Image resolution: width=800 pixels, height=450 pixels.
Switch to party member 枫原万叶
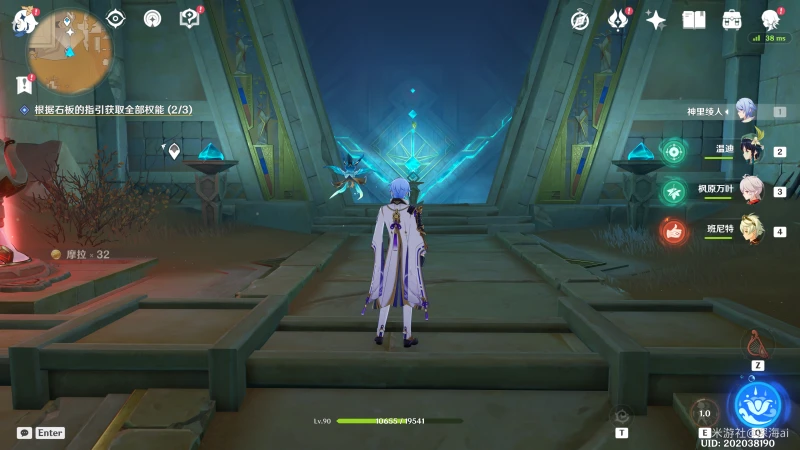750,190
